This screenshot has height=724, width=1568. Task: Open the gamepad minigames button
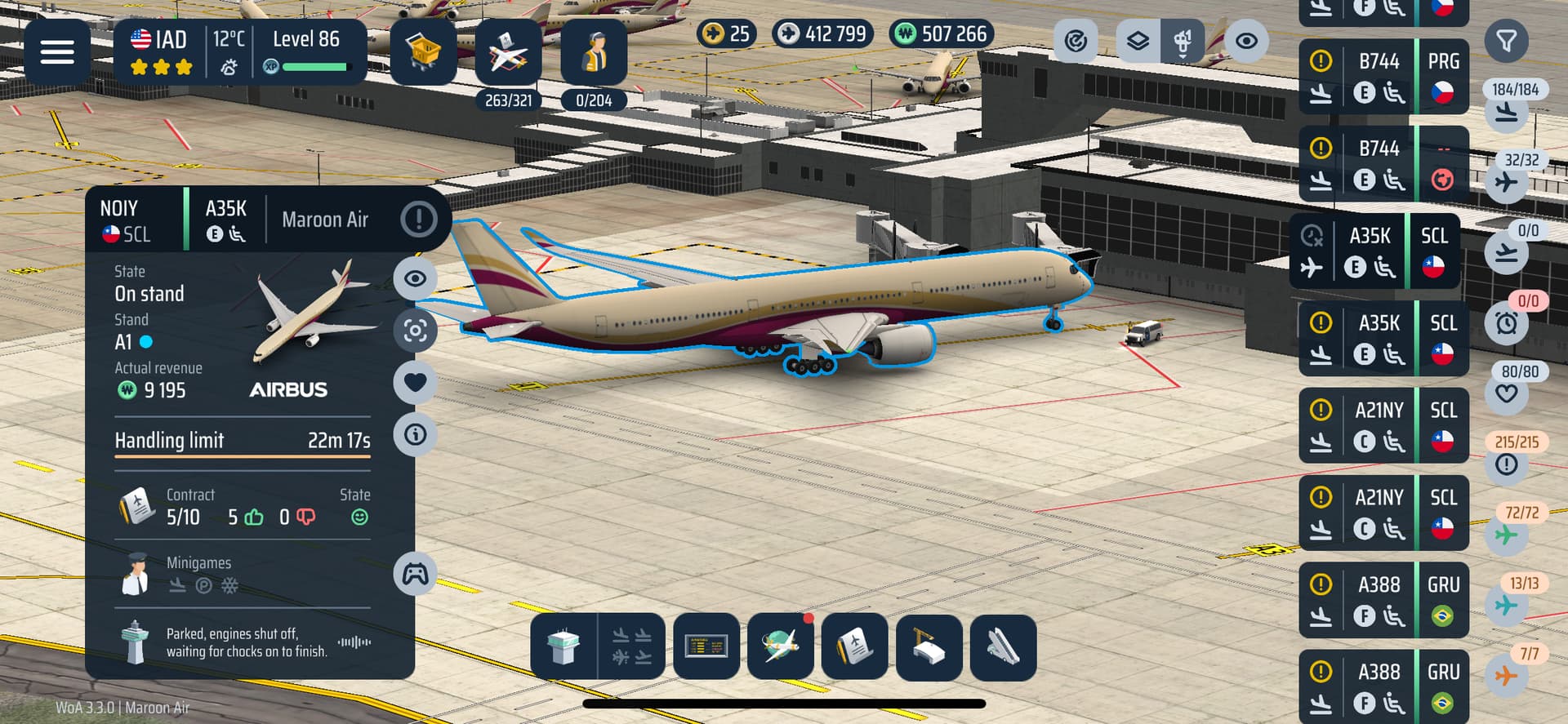(x=416, y=574)
